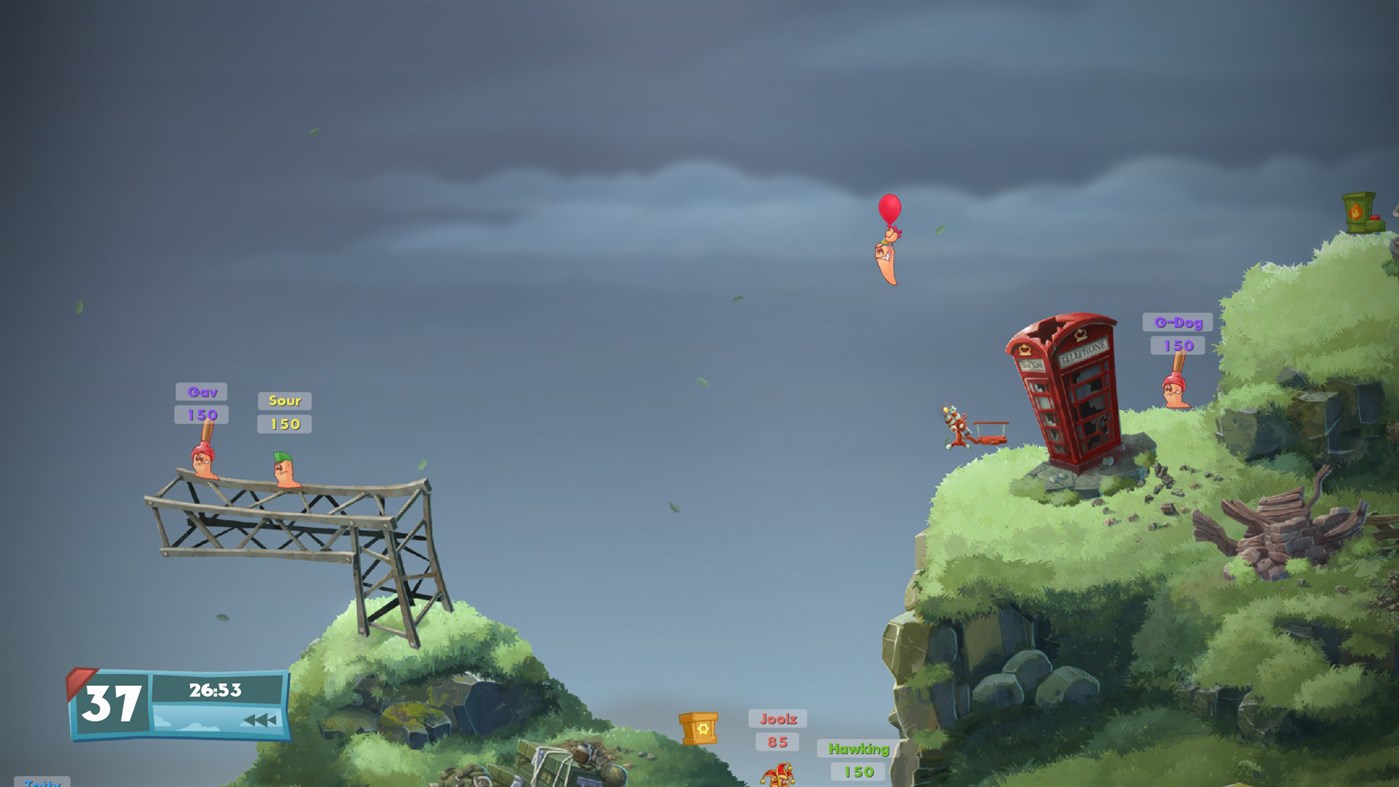1399x787 pixels.
Task: Click the green dumpster on the top-right cliff
Action: (1358, 212)
